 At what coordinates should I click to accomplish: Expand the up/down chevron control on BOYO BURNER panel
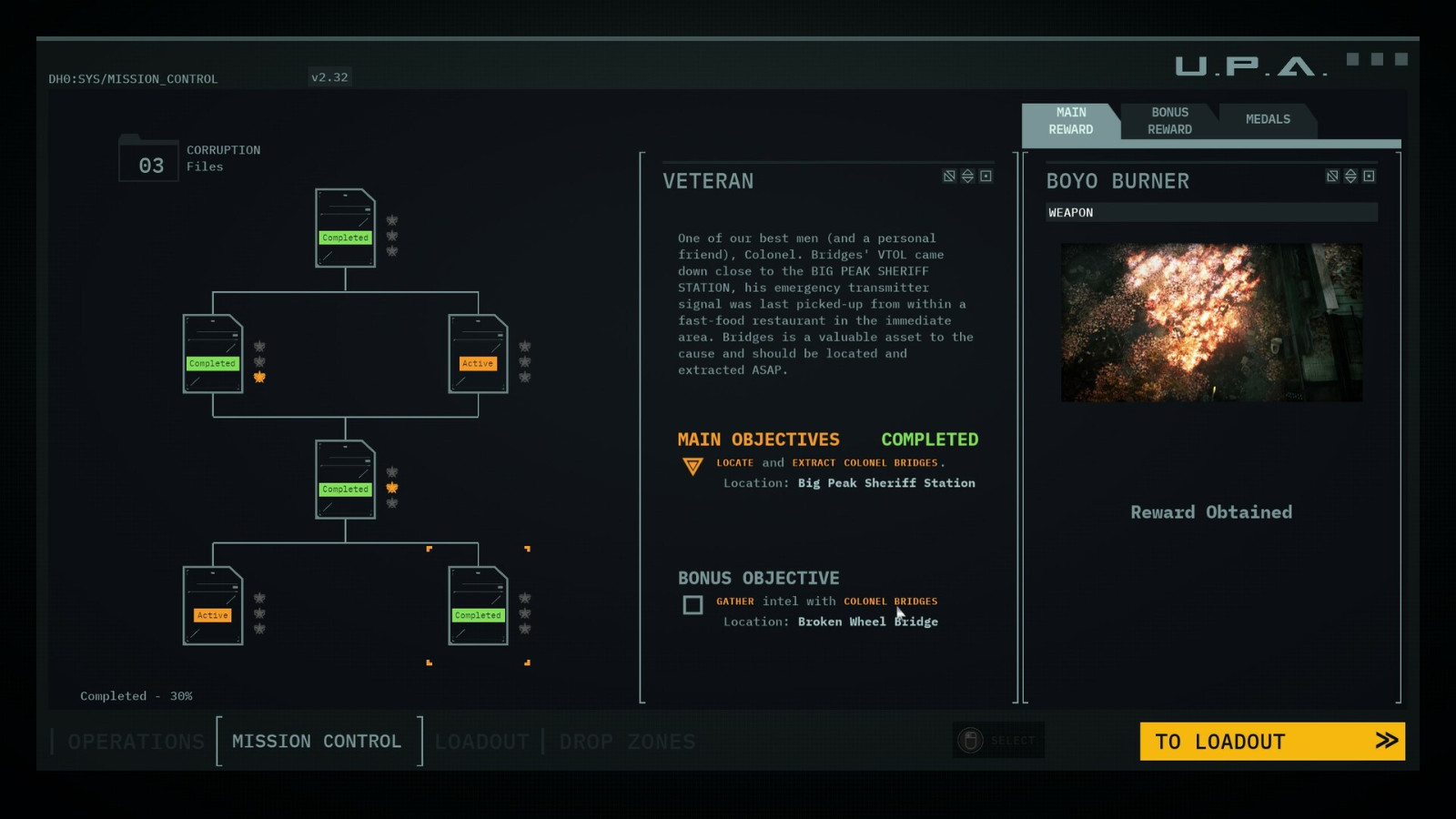(1349, 178)
